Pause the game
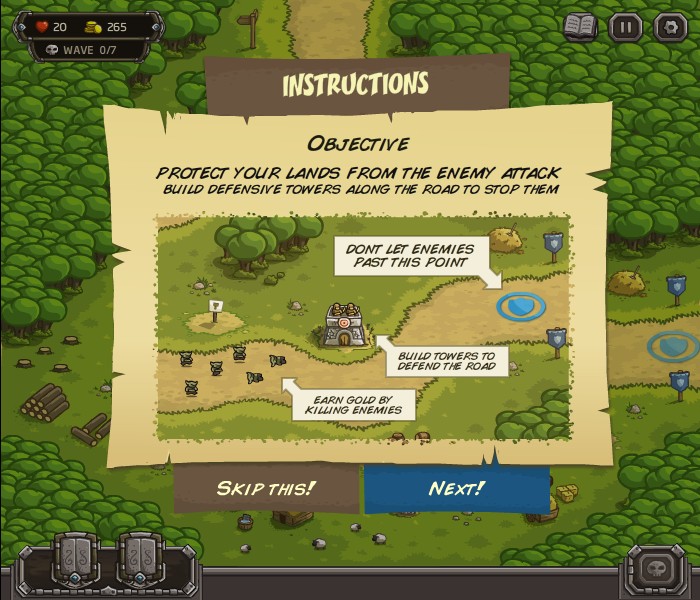 [625, 26]
